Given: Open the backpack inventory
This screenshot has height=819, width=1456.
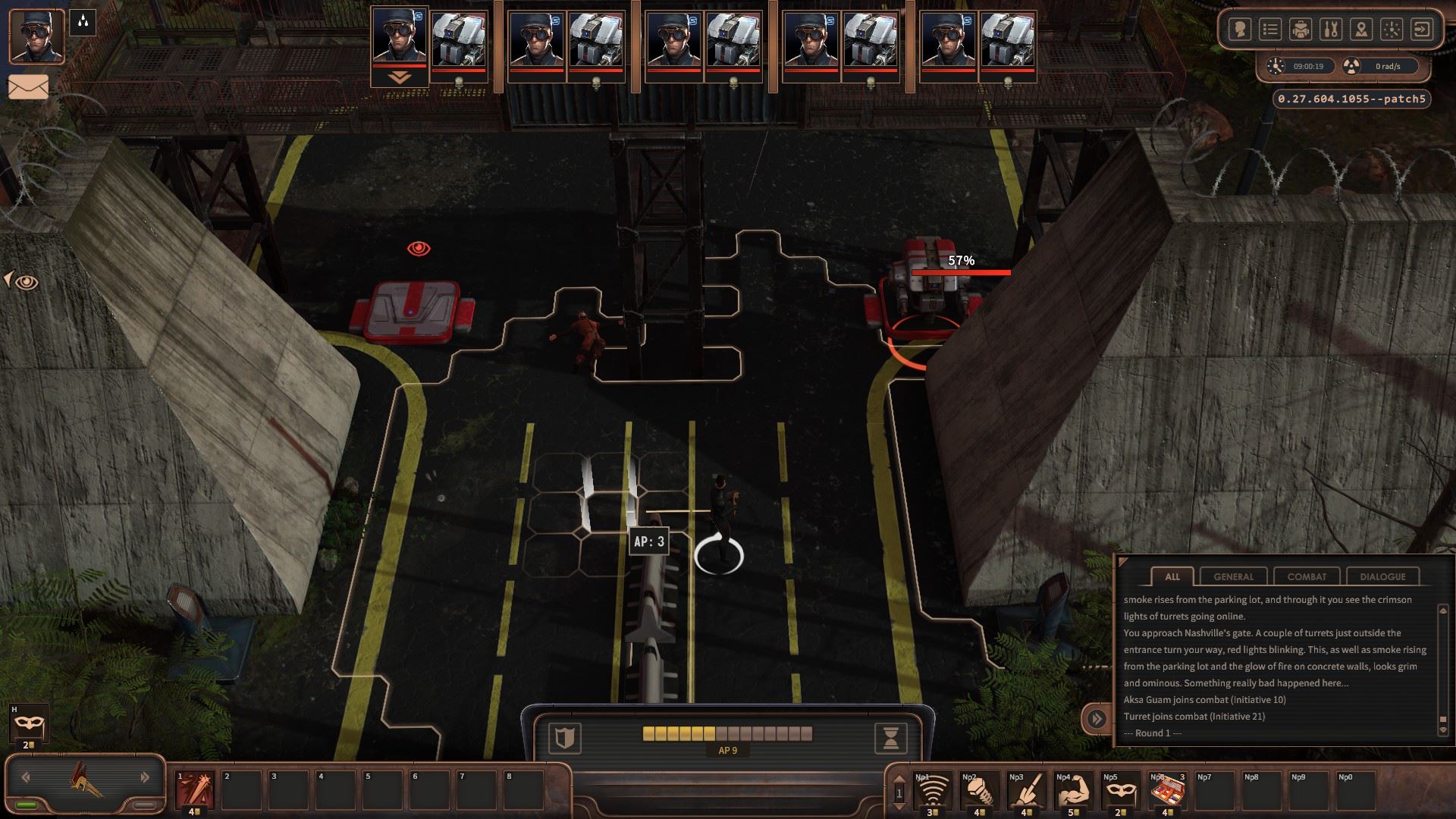Looking at the screenshot, I should 1301,30.
